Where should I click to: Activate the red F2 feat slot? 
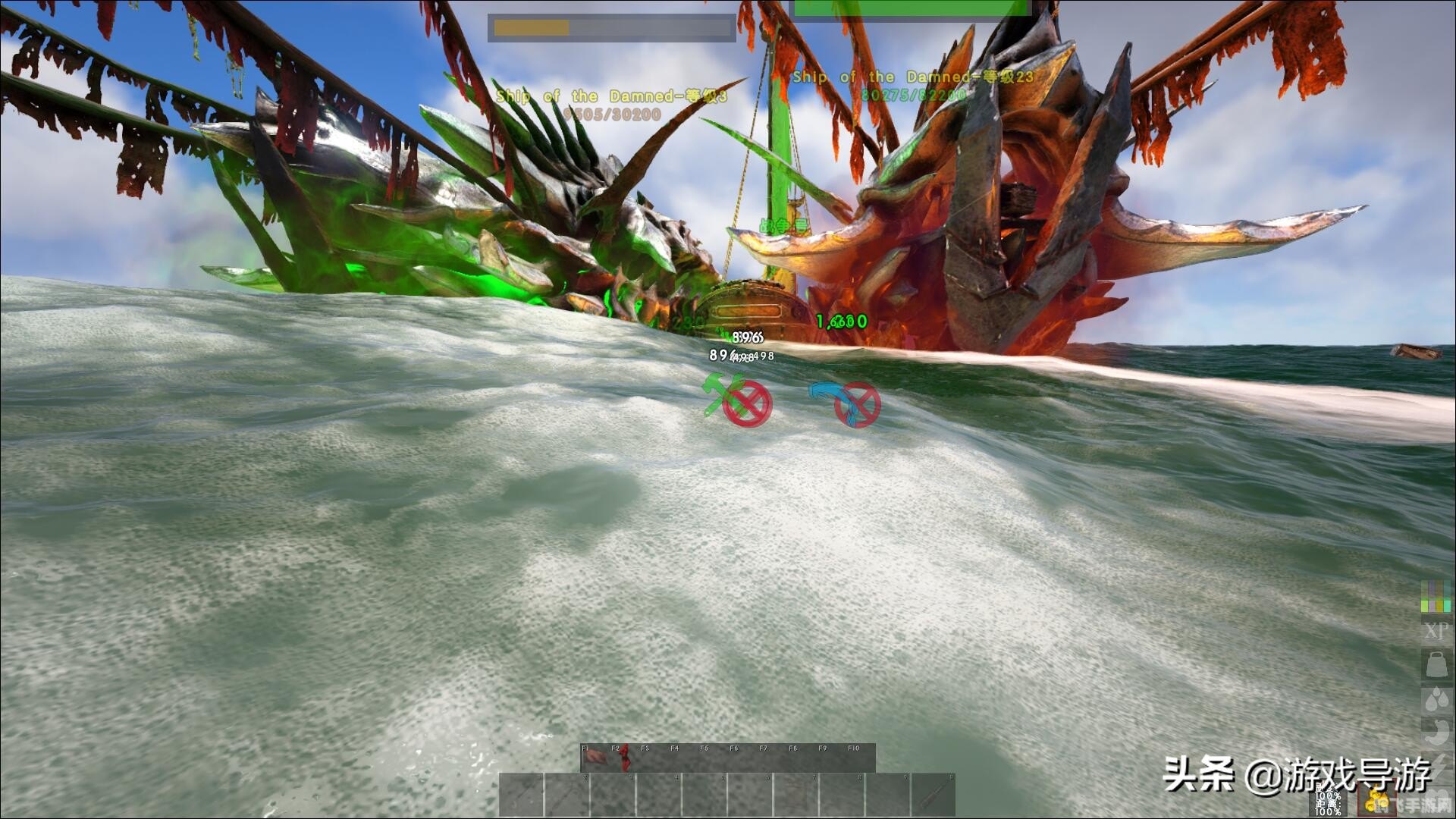pyautogui.click(x=623, y=758)
